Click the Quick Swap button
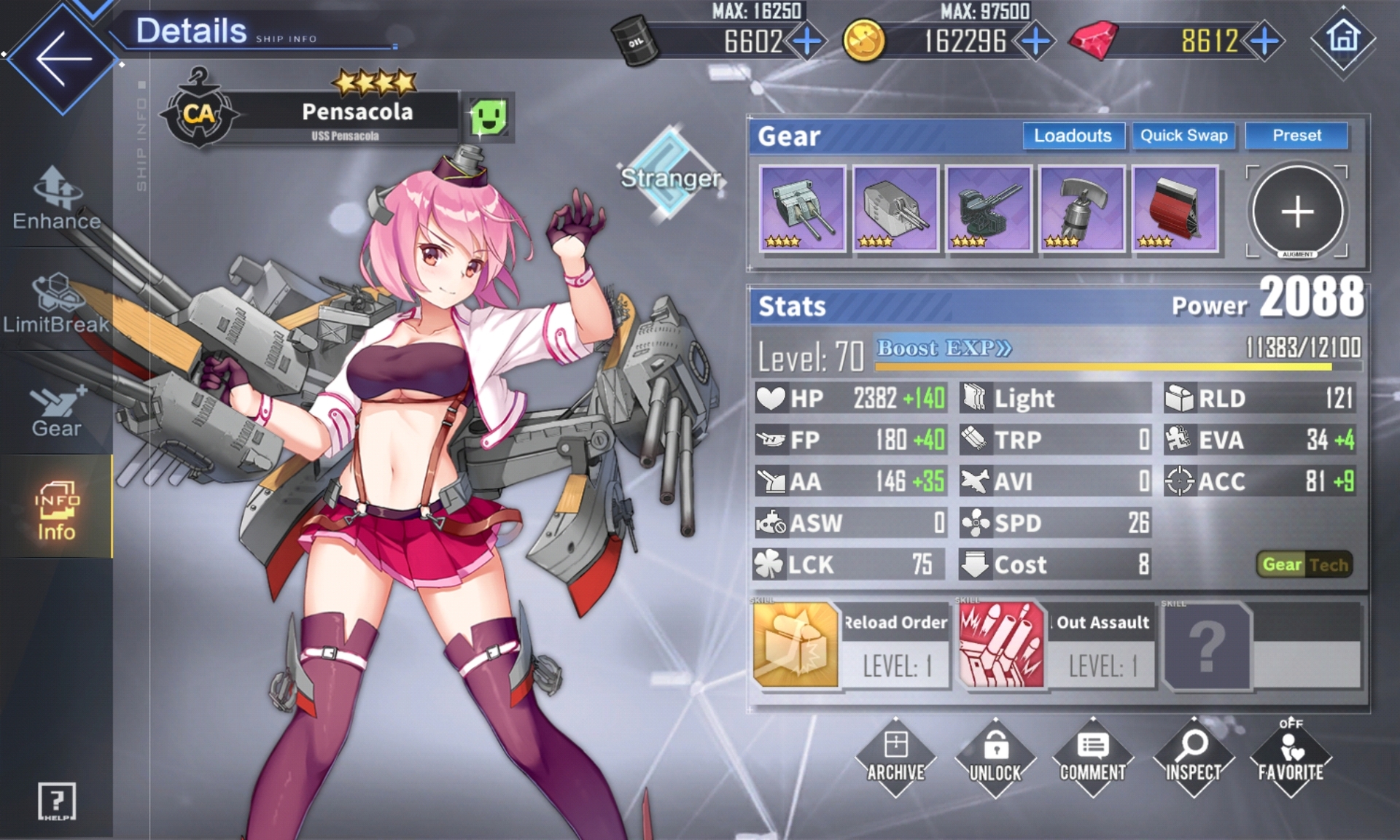Screen dimensions: 1400x840 coord(1183,136)
